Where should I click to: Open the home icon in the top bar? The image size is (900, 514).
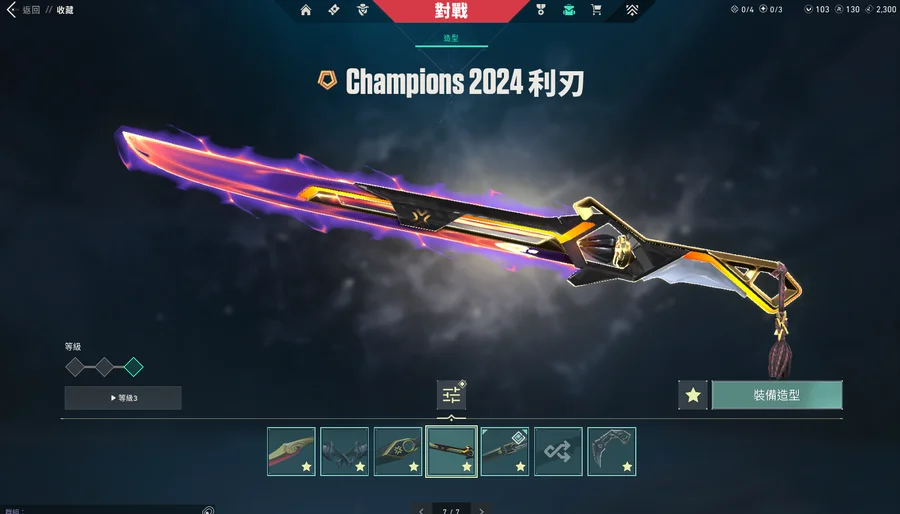[306, 10]
